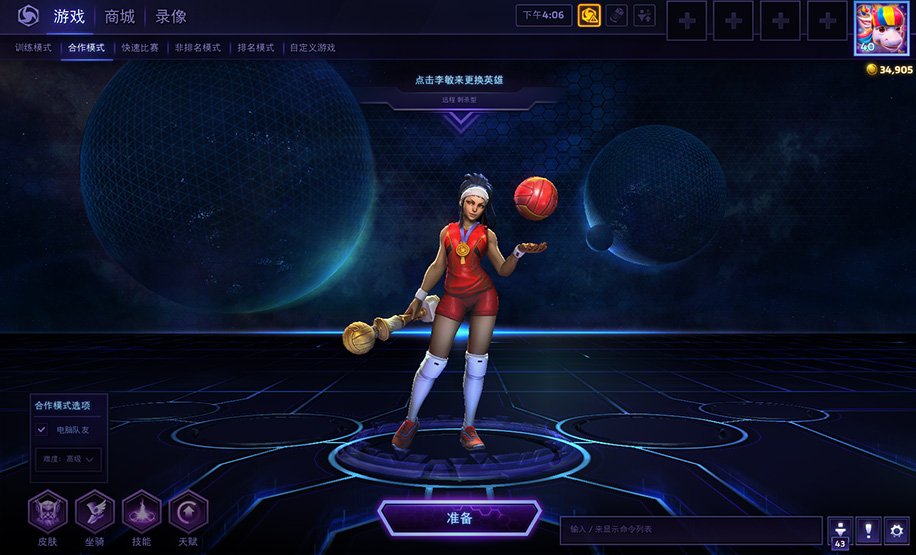Switch to 快速比赛 quick match tab
Image resolution: width=916 pixels, height=555 pixels.
[x=140, y=47]
